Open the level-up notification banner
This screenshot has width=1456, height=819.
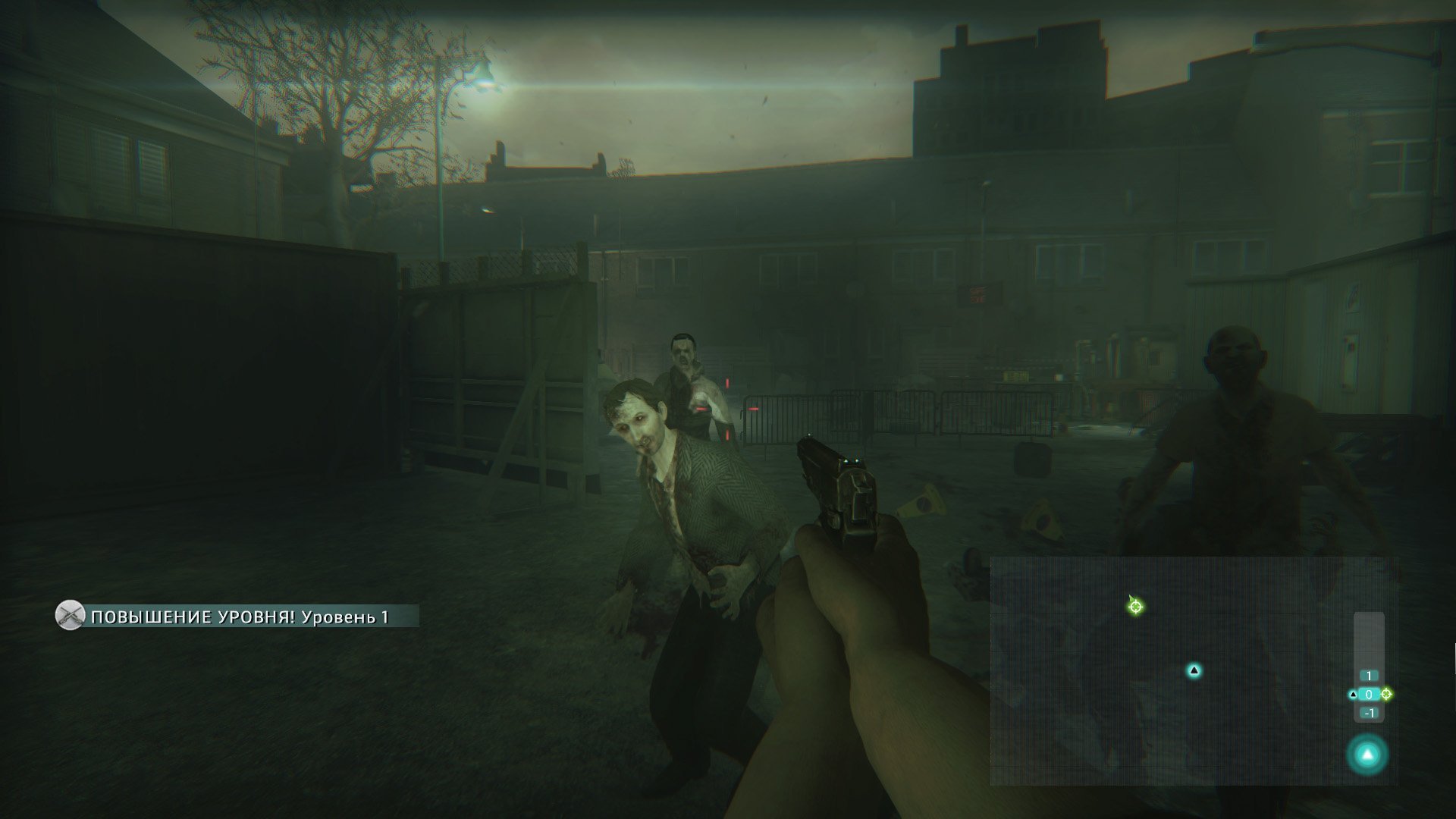pyautogui.click(x=237, y=617)
